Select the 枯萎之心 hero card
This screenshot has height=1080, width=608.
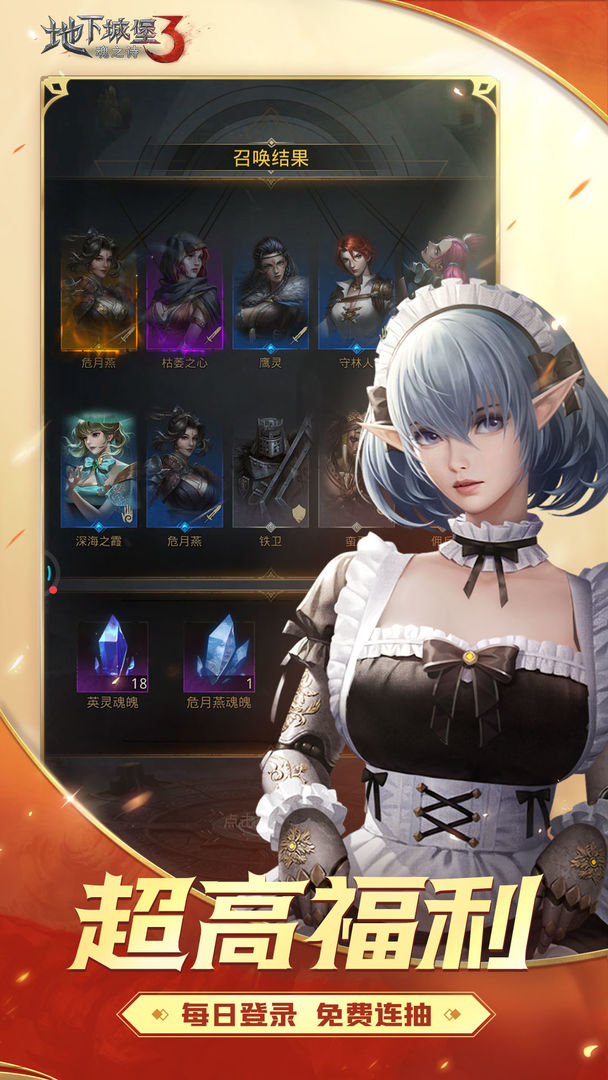tap(184, 292)
